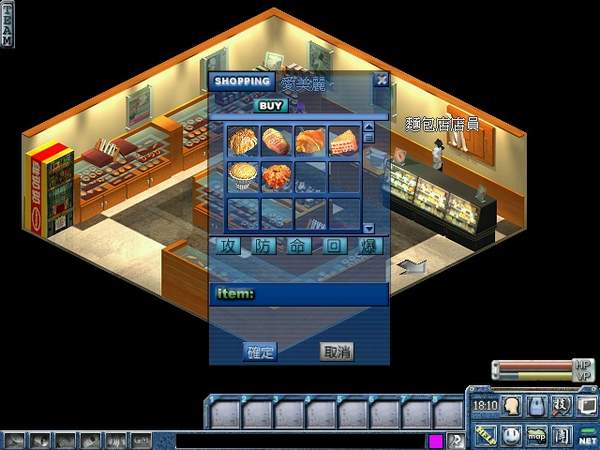600x450 pixels.
Task: Click the smiley face emote icon
Action: (512, 435)
